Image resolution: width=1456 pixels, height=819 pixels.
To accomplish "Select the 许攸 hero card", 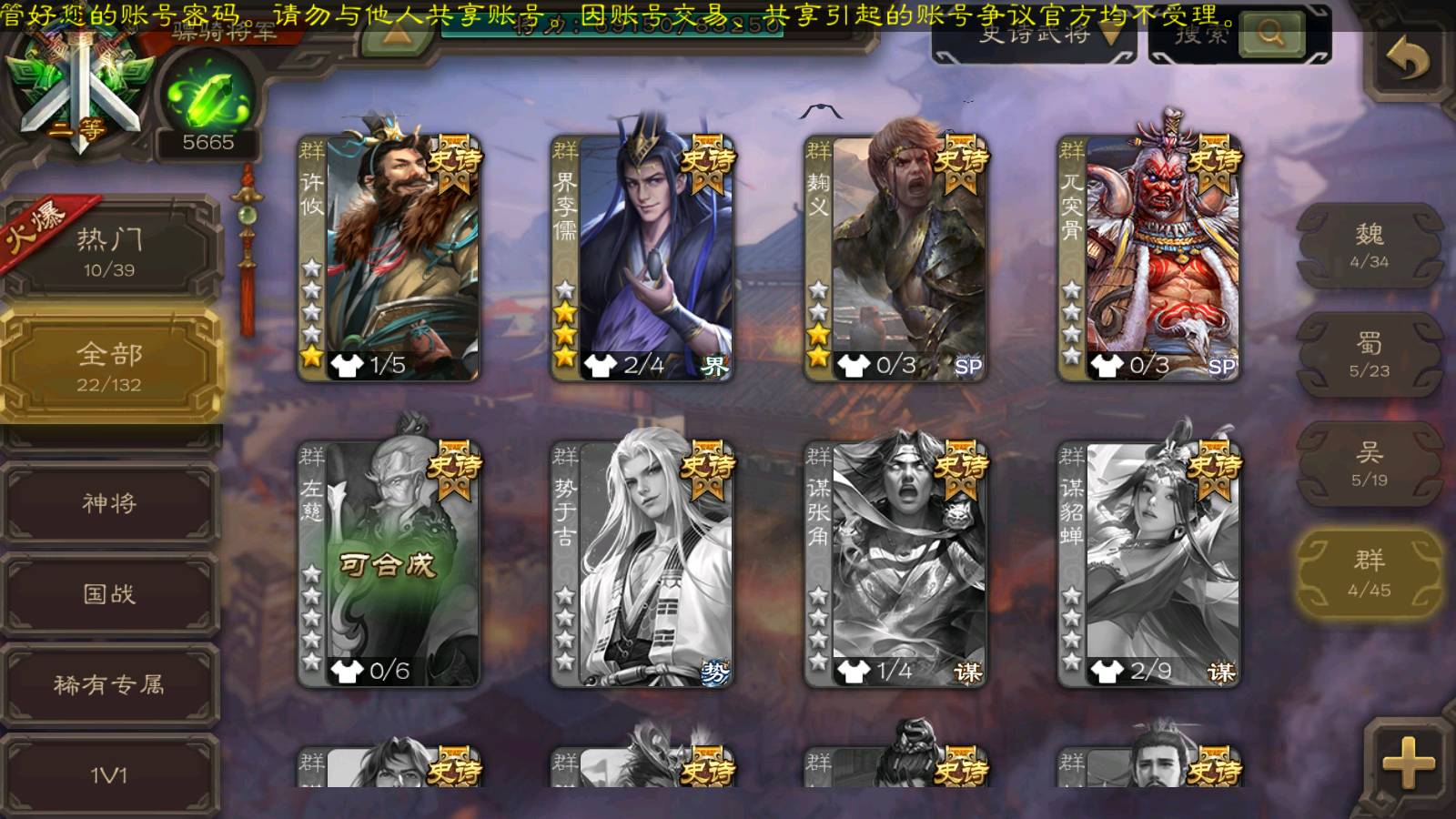I will click(389, 259).
